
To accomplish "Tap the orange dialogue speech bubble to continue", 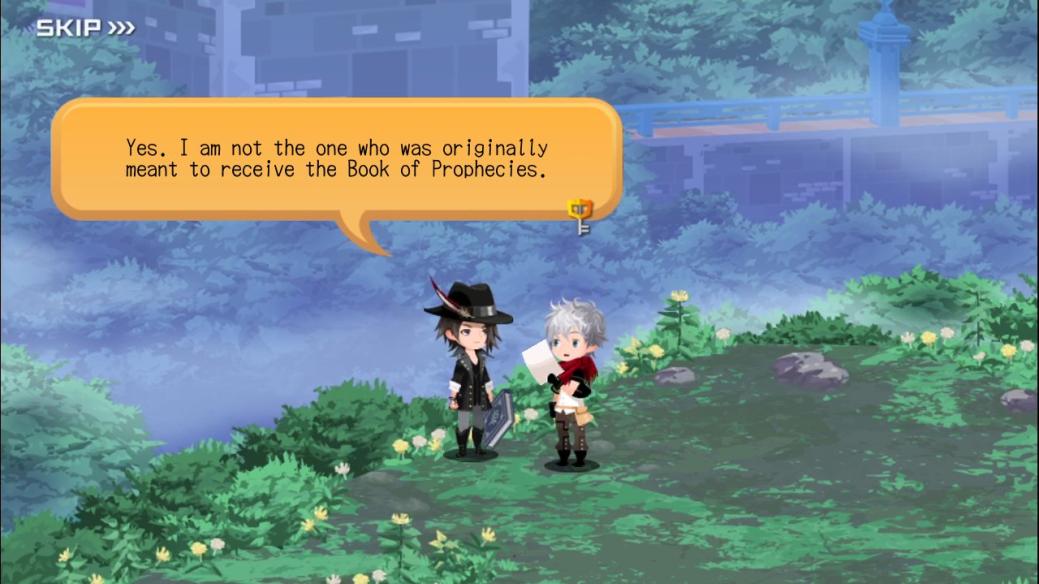I will point(336,159).
